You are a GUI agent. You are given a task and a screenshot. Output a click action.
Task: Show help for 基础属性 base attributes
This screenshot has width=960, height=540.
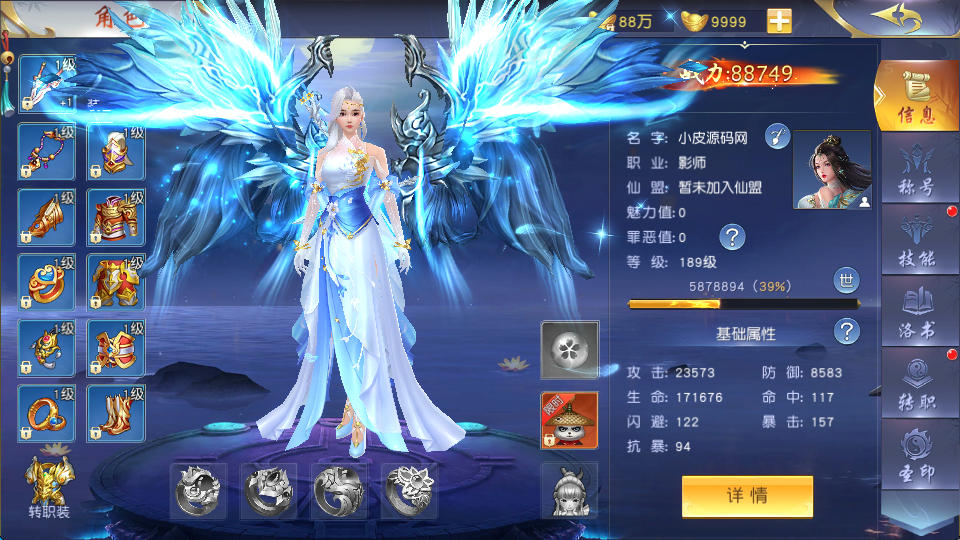coord(847,332)
